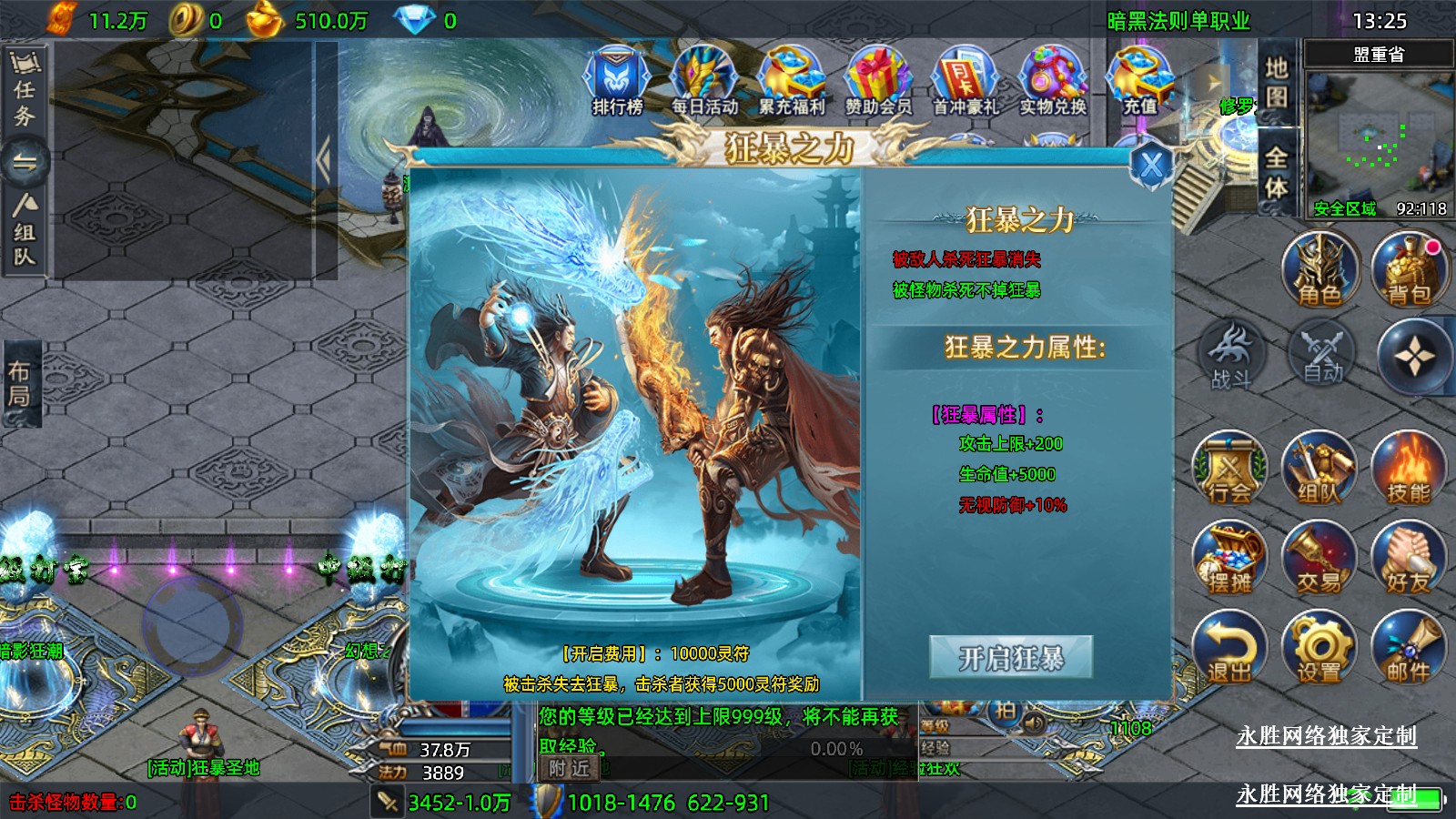Click the minimap

(x=1379, y=136)
